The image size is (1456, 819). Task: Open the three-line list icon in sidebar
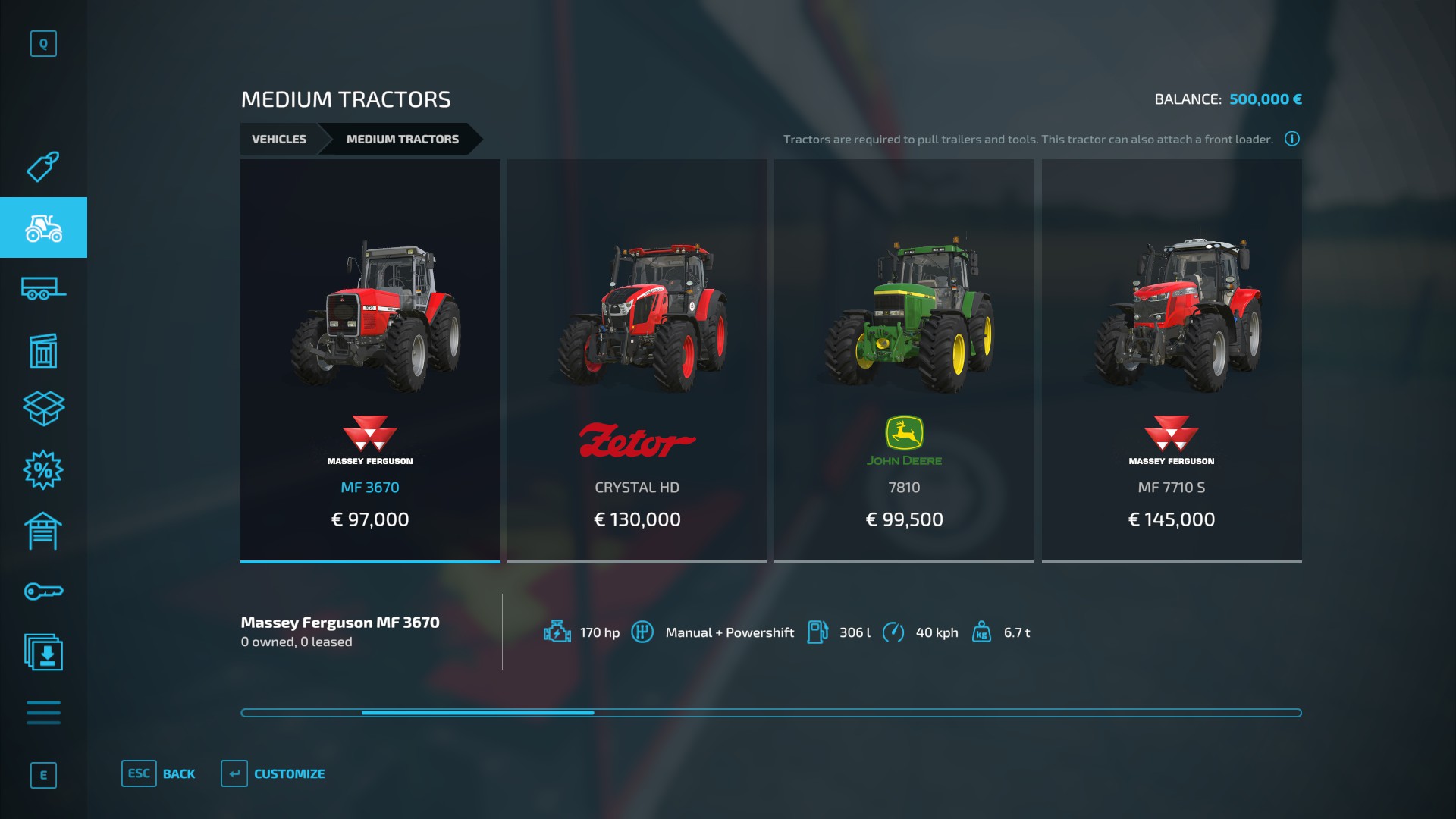[43, 713]
